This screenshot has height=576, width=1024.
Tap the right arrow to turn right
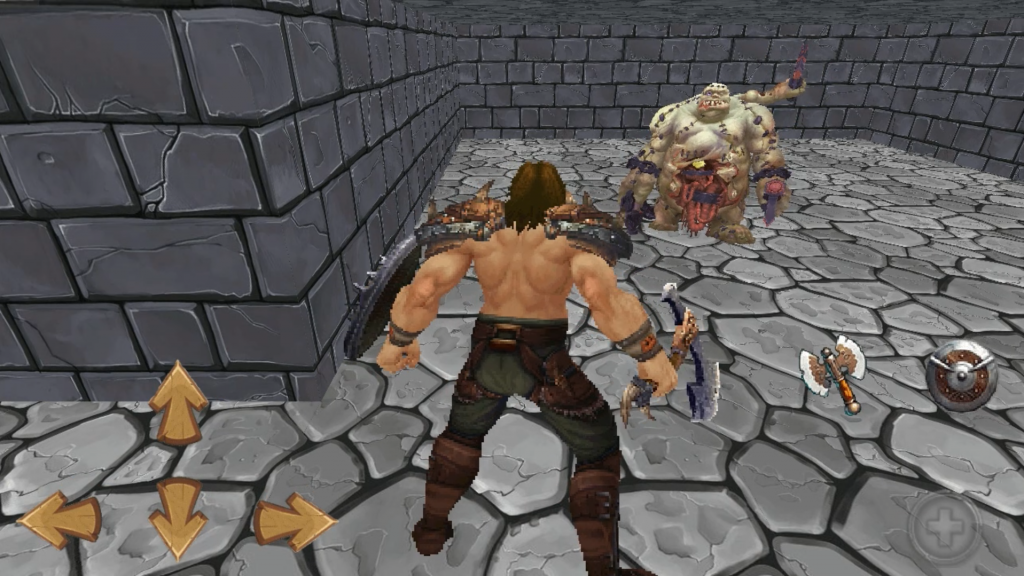click(x=294, y=521)
